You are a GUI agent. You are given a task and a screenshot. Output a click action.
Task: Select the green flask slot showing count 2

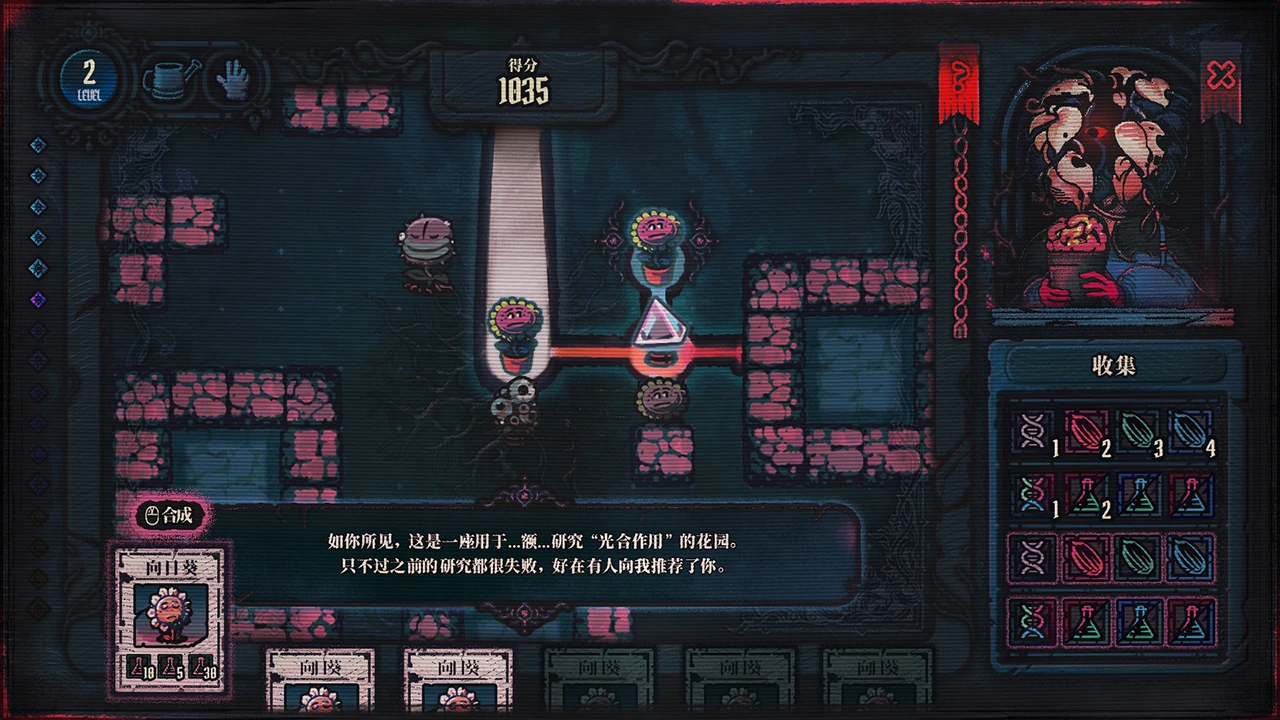(x=1085, y=494)
